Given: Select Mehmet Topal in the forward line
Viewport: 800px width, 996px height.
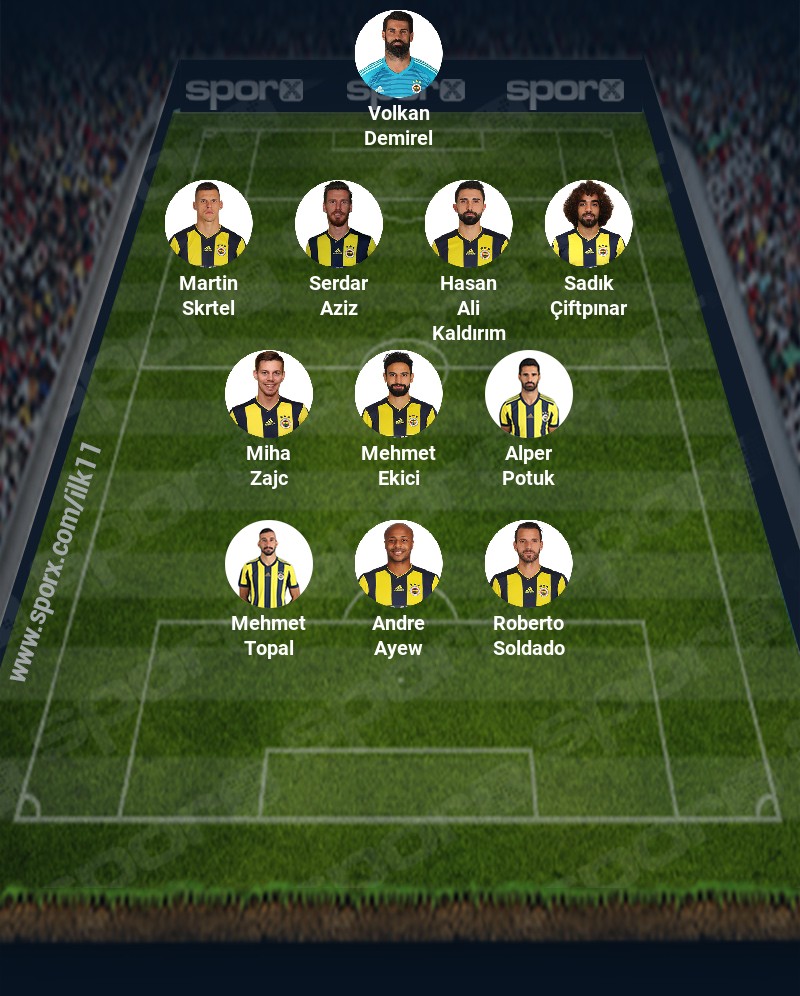Looking at the screenshot, I should (268, 564).
